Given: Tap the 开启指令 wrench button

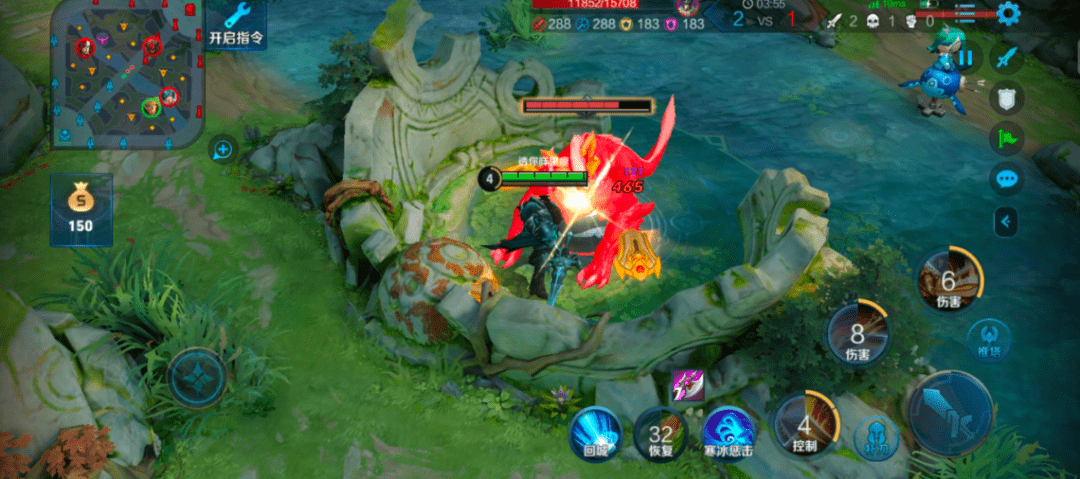Looking at the screenshot, I should [x=236, y=25].
